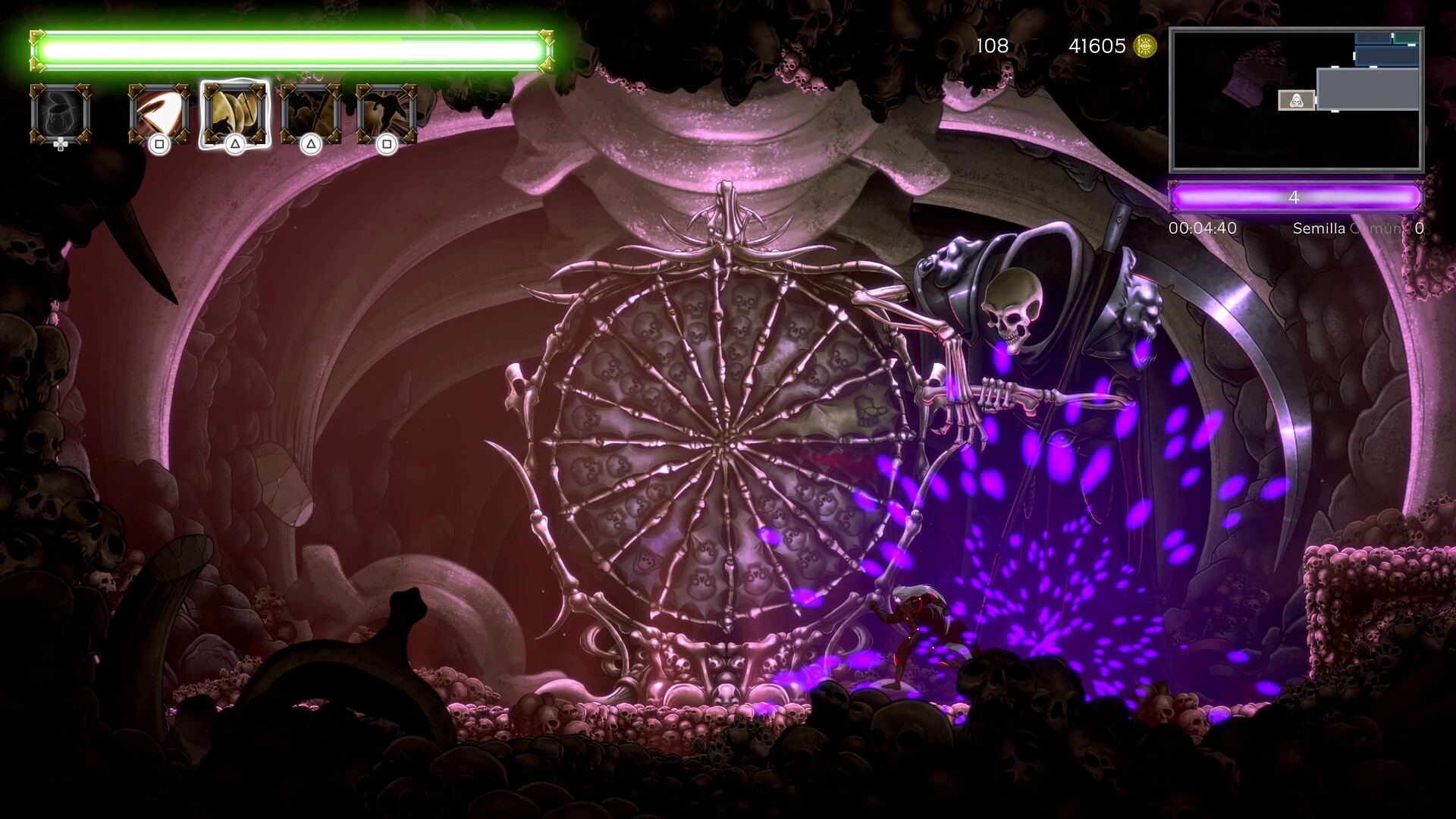Click the D-pad prompt under the flask slot
1456x819 pixels.
[59, 146]
